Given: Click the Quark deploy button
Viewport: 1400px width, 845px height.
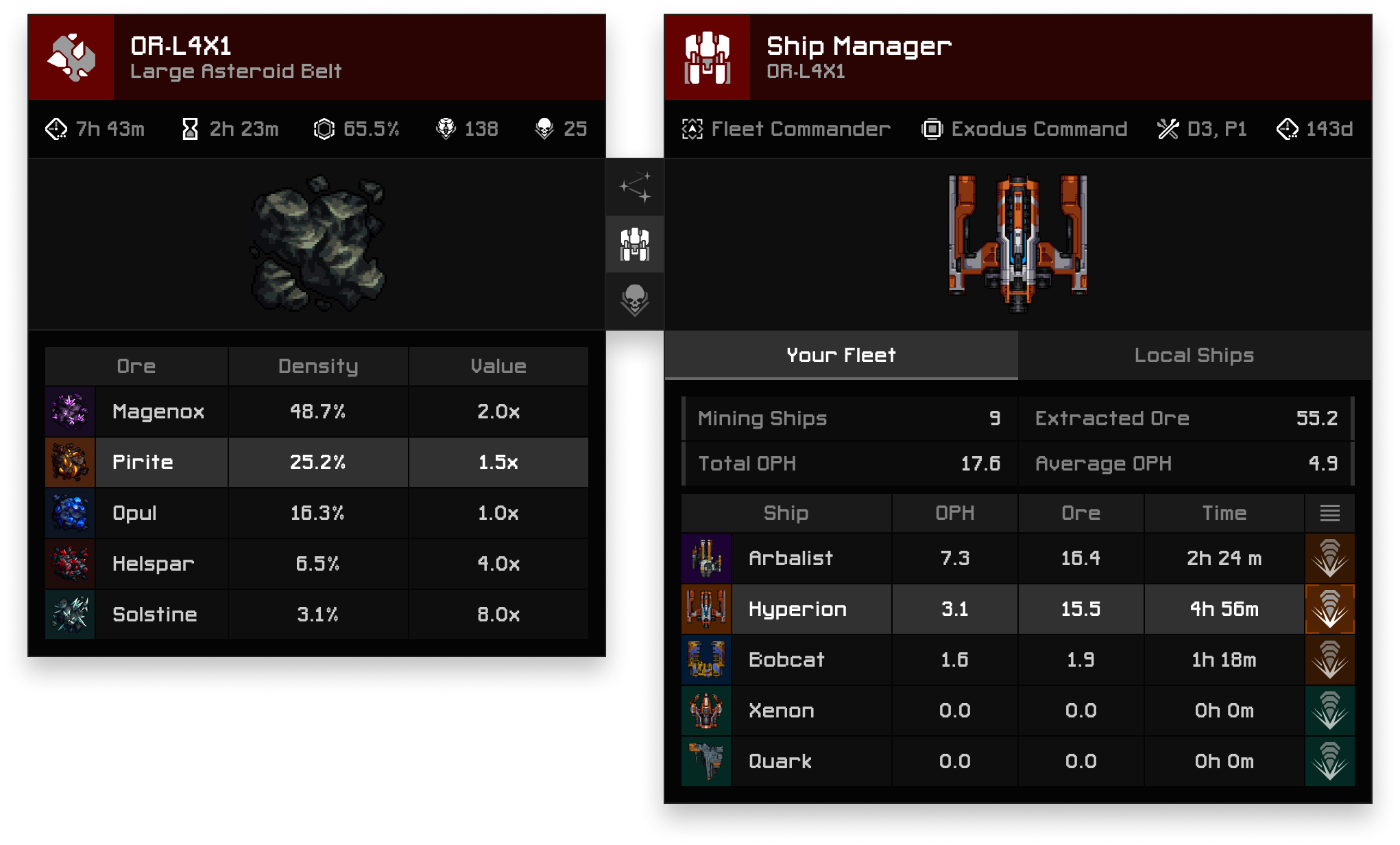Looking at the screenshot, I should (1329, 761).
